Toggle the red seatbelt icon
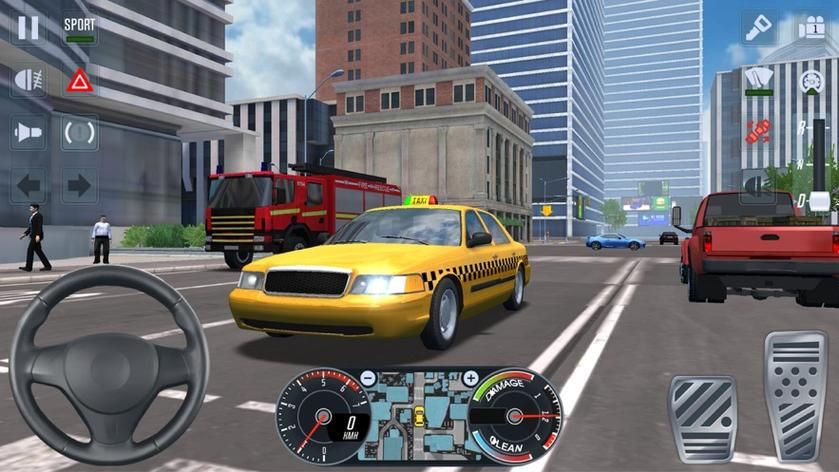 (x=759, y=132)
